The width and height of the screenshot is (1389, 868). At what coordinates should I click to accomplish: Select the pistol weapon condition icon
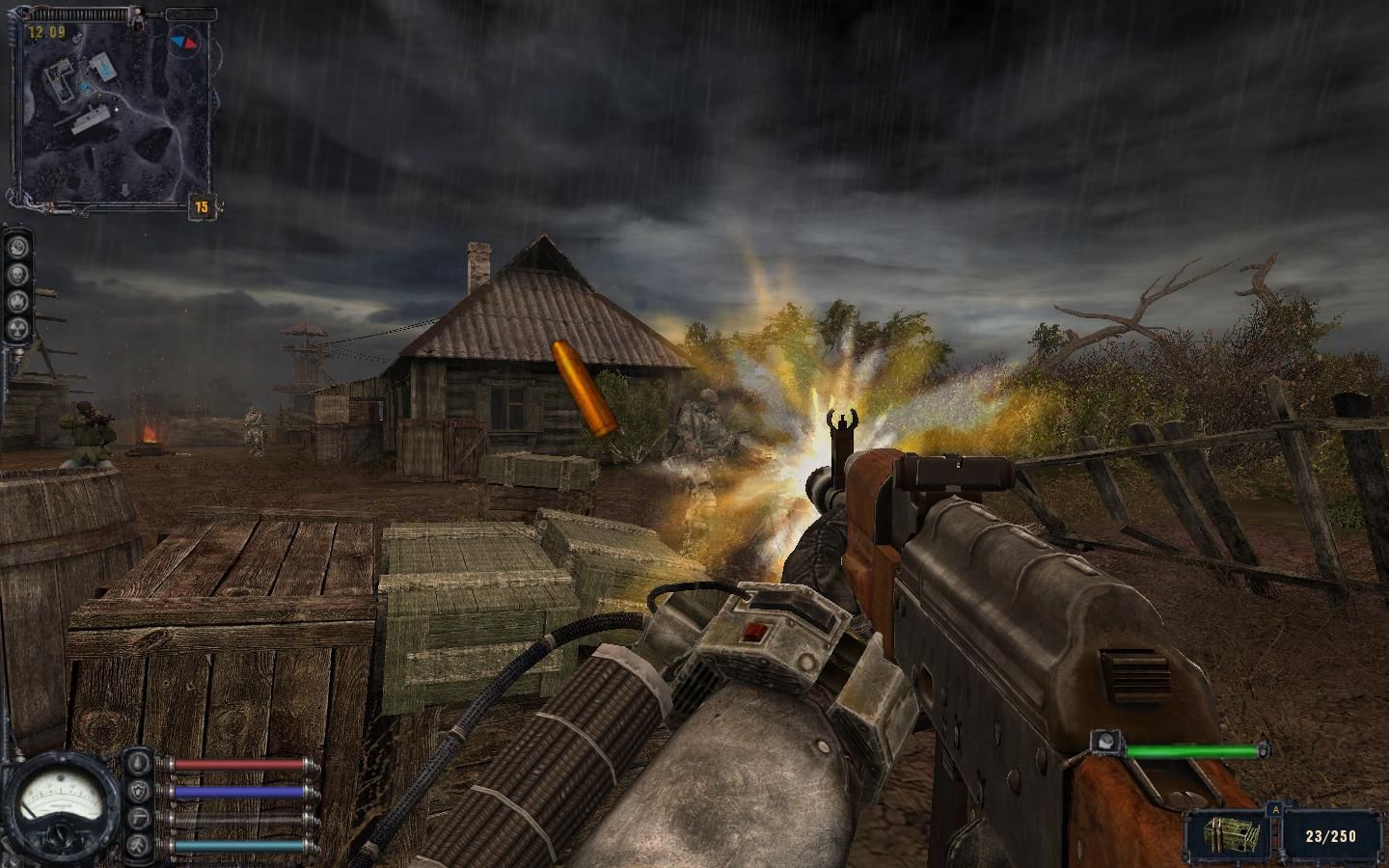tap(141, 819)
